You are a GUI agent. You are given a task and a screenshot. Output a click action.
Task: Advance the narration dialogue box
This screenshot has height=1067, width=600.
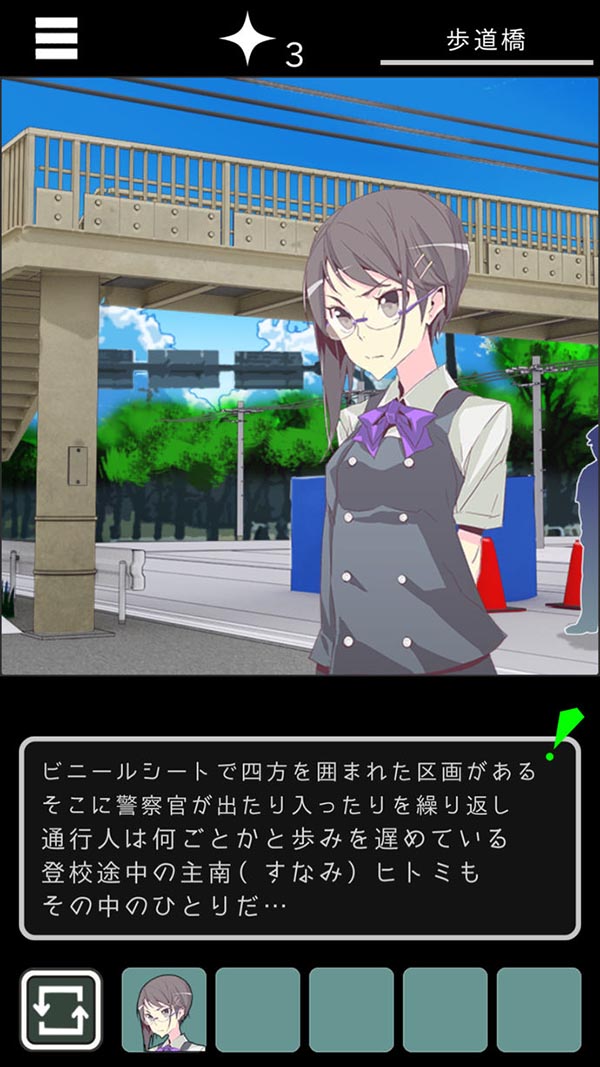coord(299,838)
